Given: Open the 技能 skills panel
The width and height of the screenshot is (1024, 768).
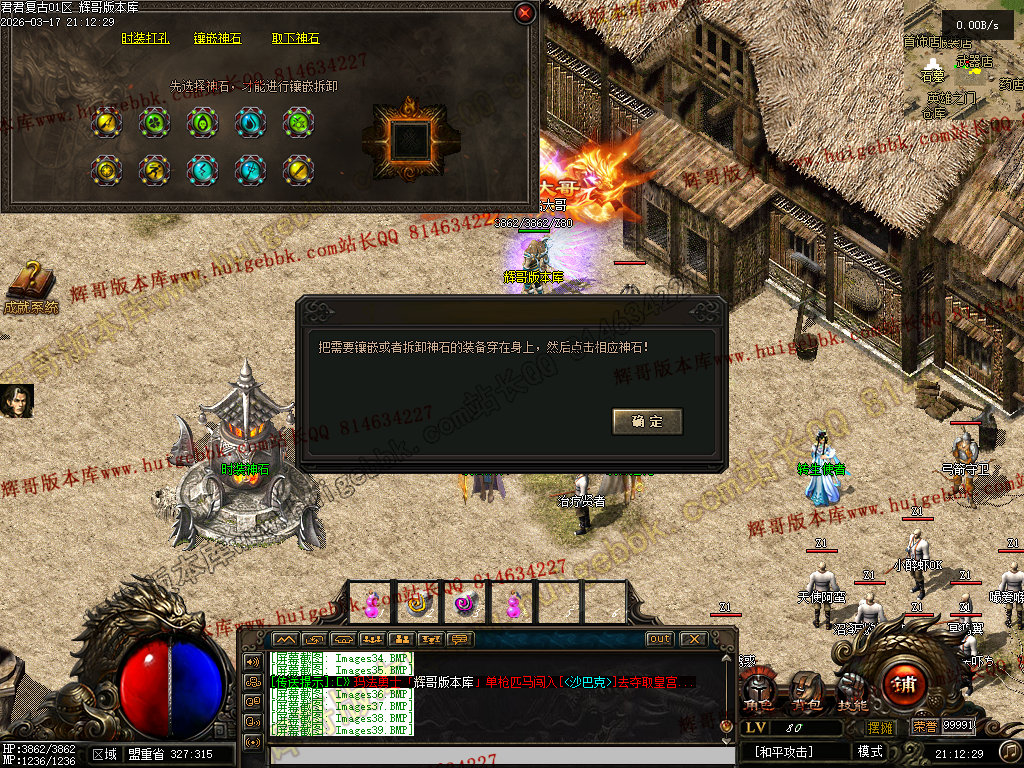Looking at the screenshot, I should 852,692.
